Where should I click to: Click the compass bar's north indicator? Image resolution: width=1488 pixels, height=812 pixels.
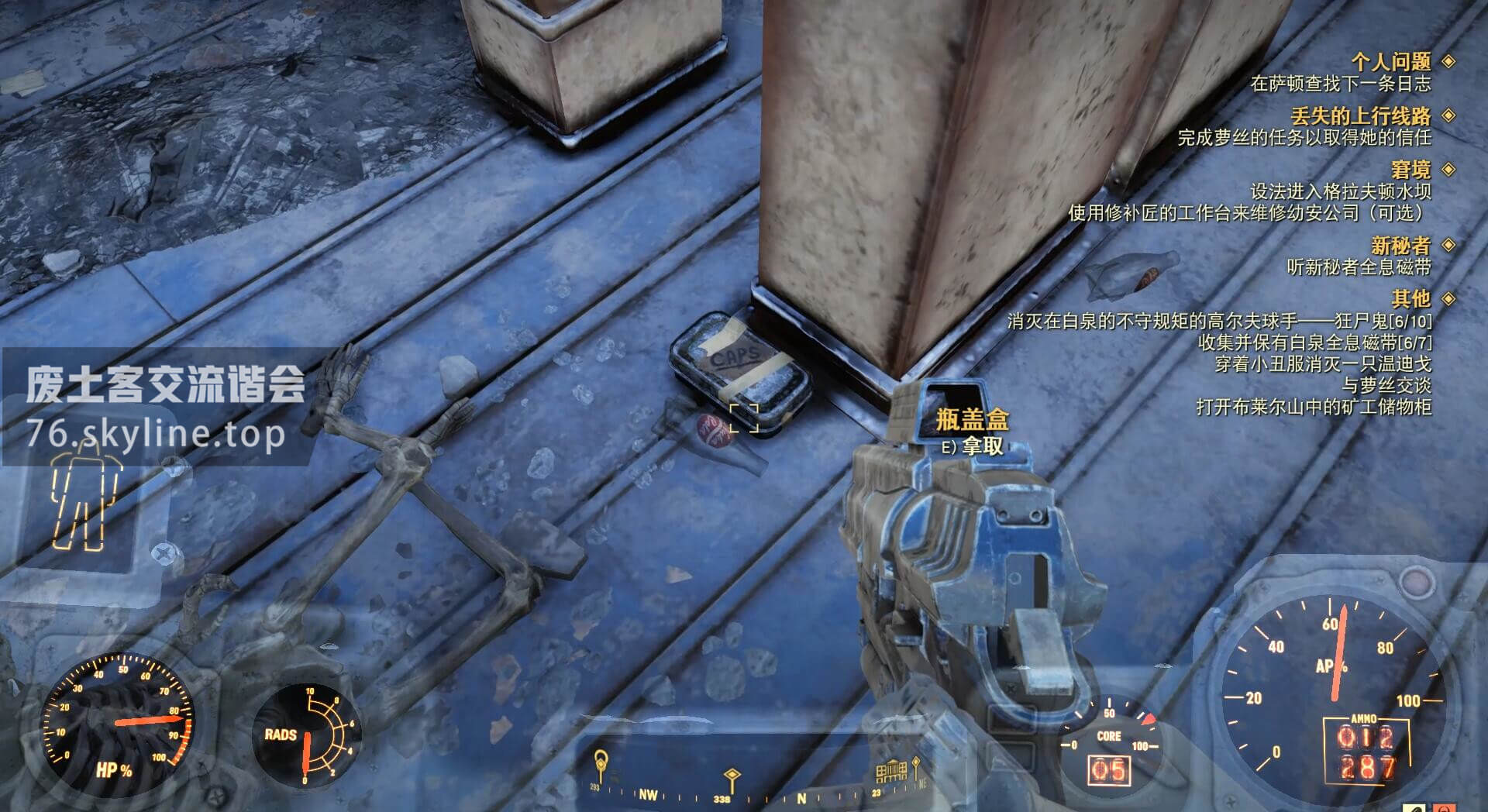[801, 797]
